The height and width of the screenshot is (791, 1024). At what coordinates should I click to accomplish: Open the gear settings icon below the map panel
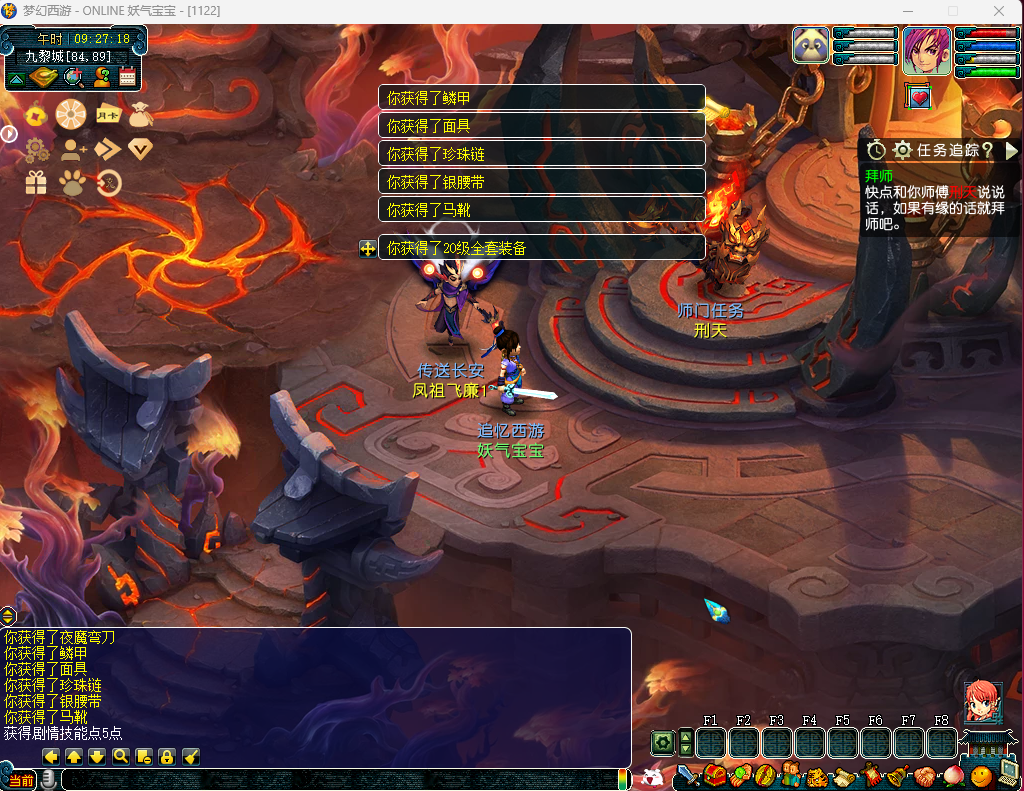(37, 150)
